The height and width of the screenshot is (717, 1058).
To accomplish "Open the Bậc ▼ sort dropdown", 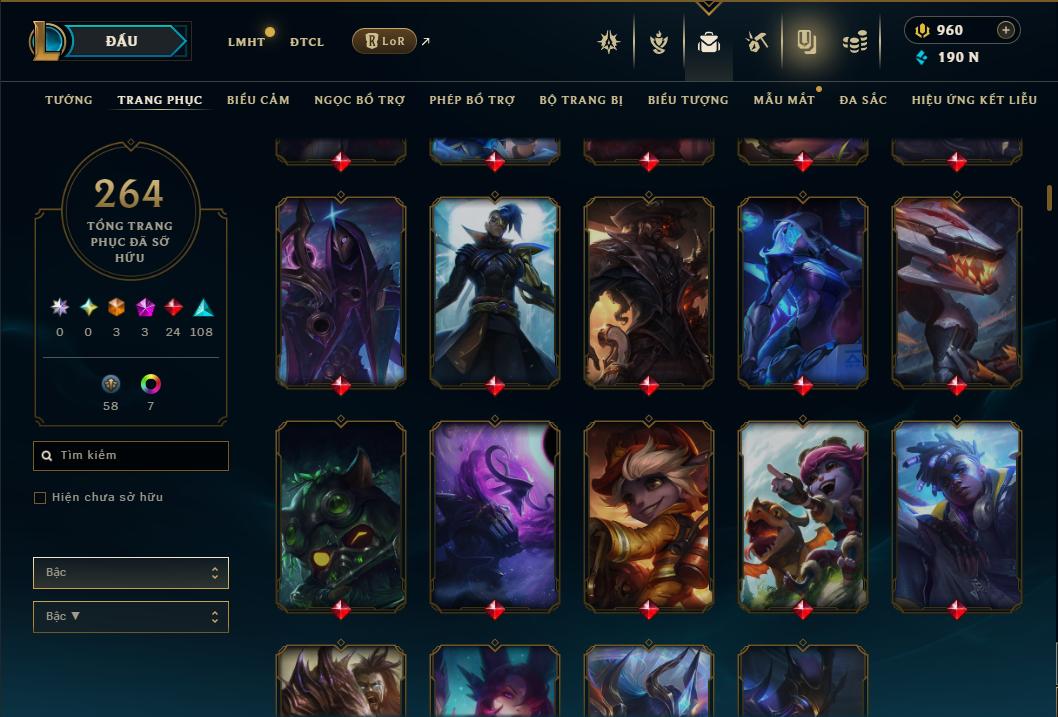I will (x=130, y=617).
